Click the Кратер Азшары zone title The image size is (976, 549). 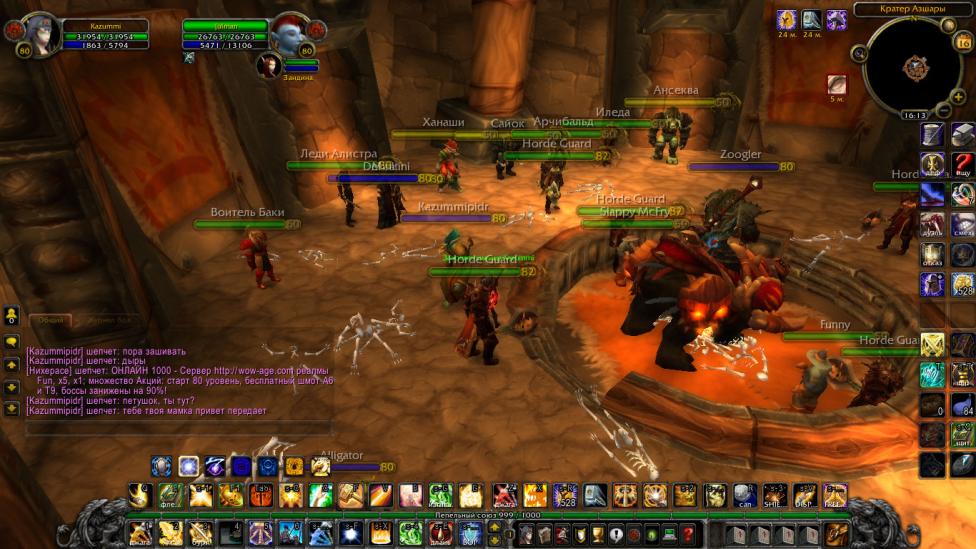click(912, 9)
